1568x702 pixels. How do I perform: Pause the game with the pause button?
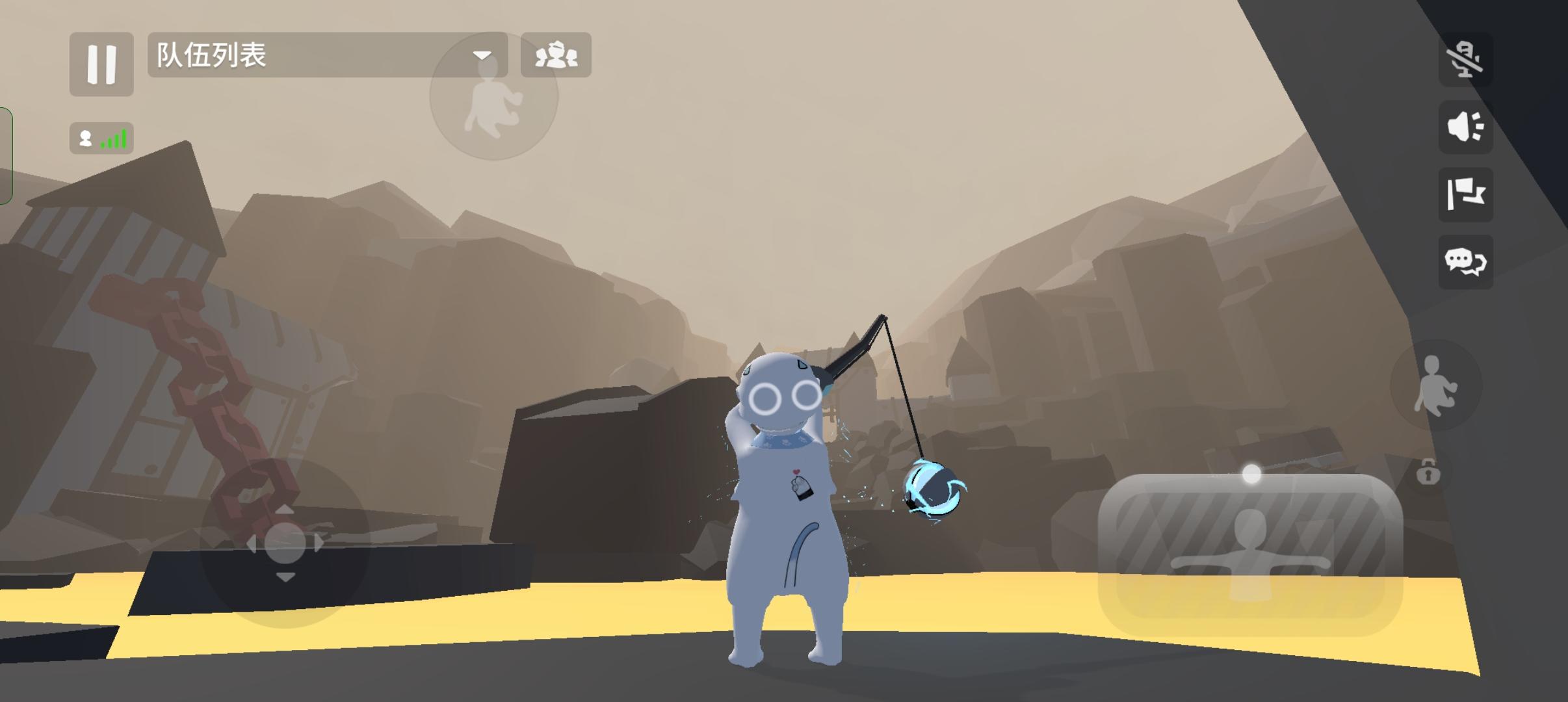[x=101, y=63]
